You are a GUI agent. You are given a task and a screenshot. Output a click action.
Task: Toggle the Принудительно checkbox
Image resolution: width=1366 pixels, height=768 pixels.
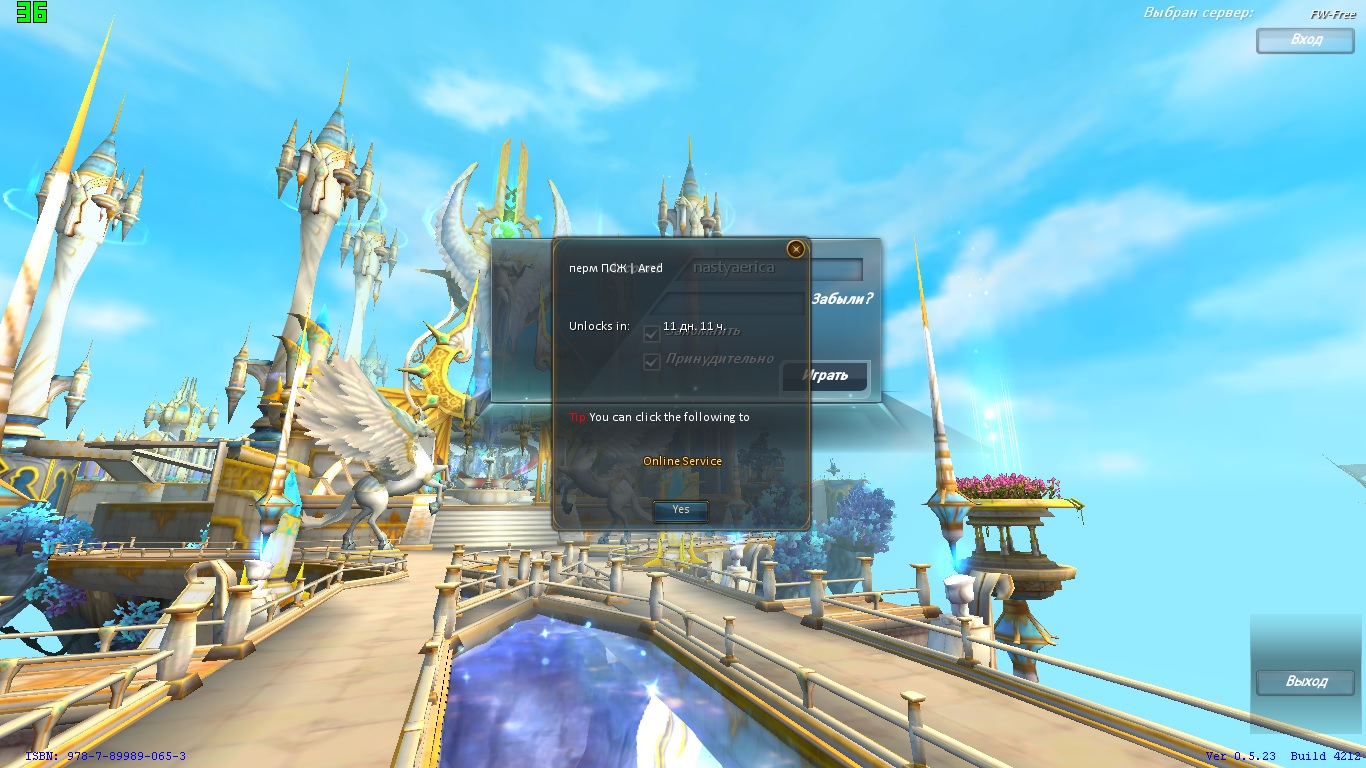coord(652,361)
